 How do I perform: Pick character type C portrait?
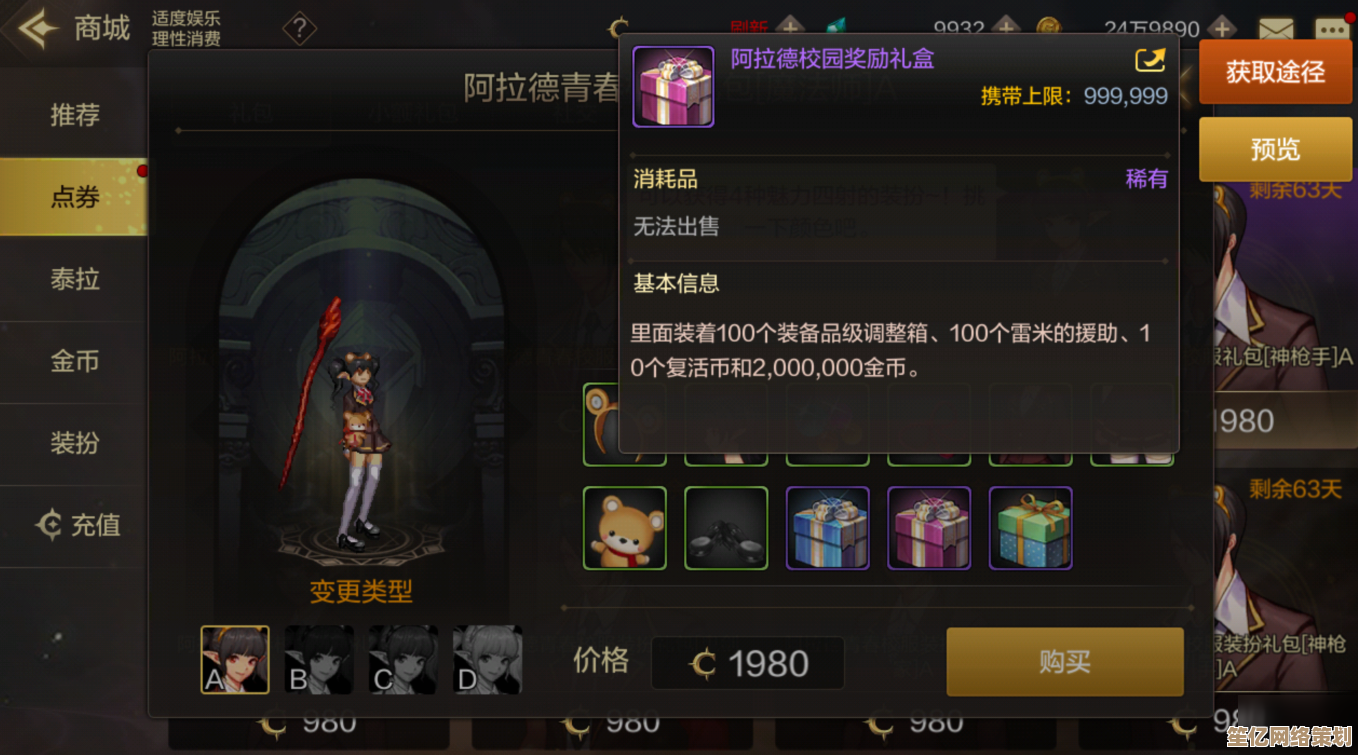(x=403, y=660)
